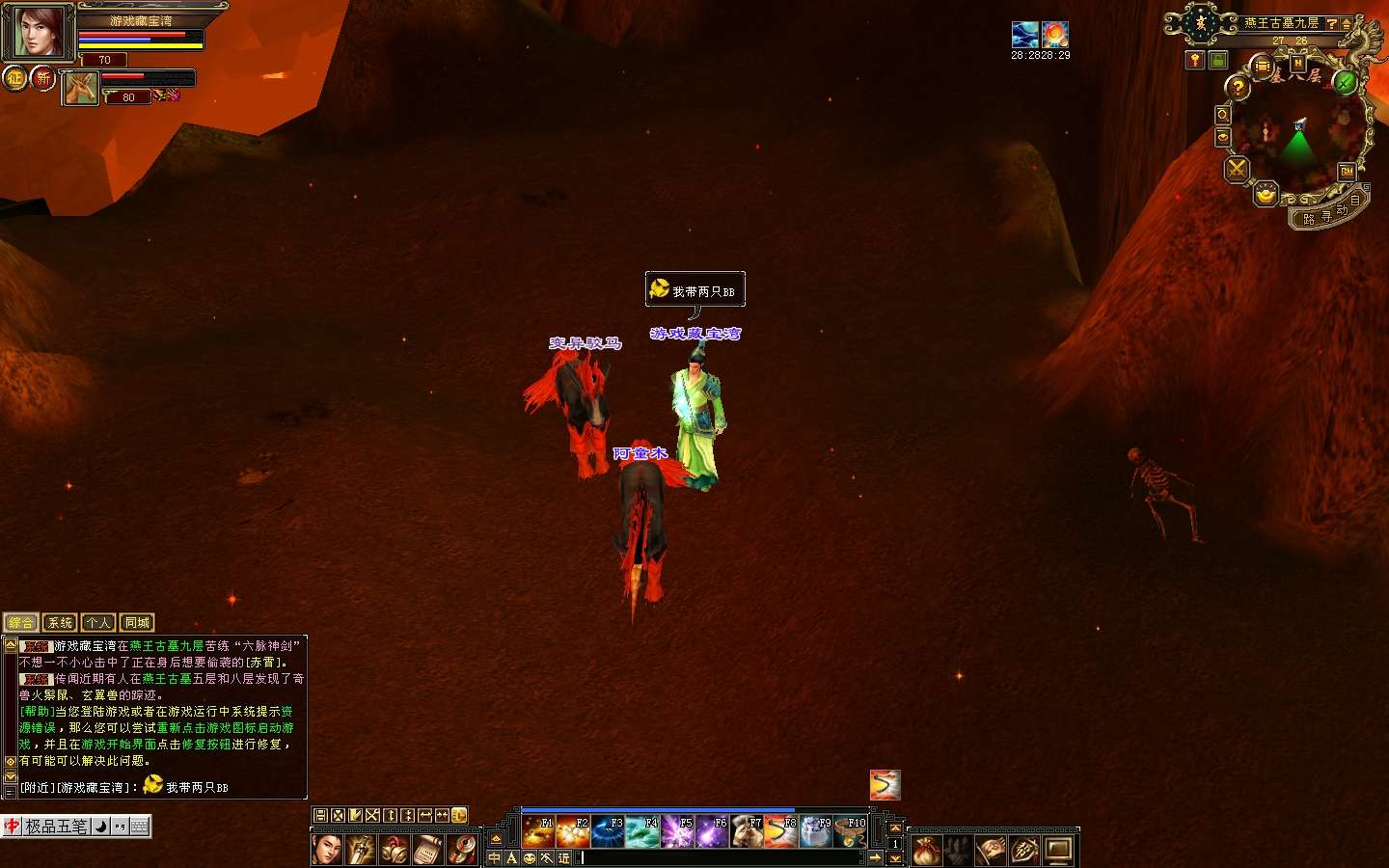Click the red 新 round button
This screenshot has width=1389, height=868.
pyautogui.click(x=43, y=78)
